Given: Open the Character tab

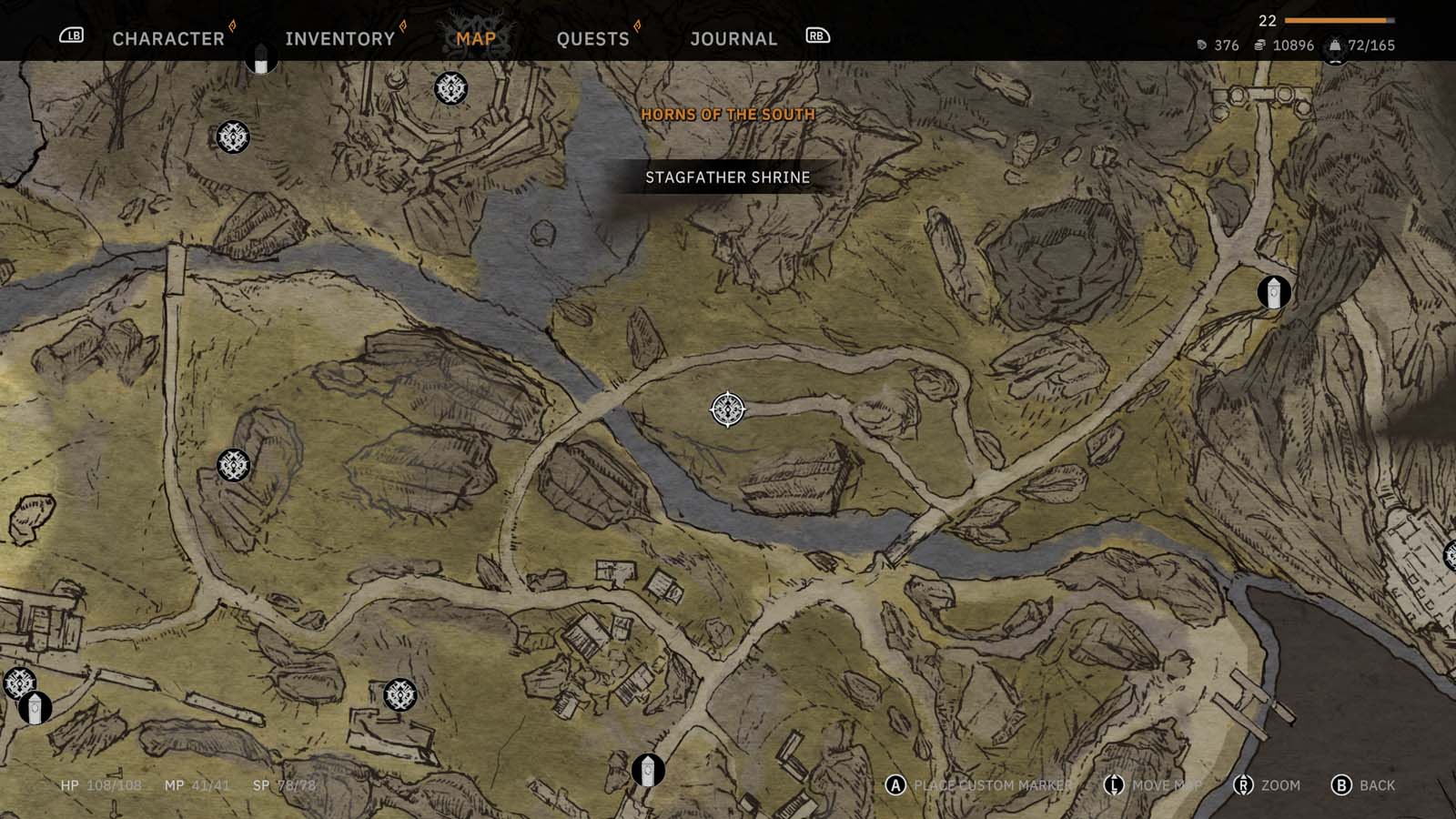Looking at the screenshot, I should 168,38.
